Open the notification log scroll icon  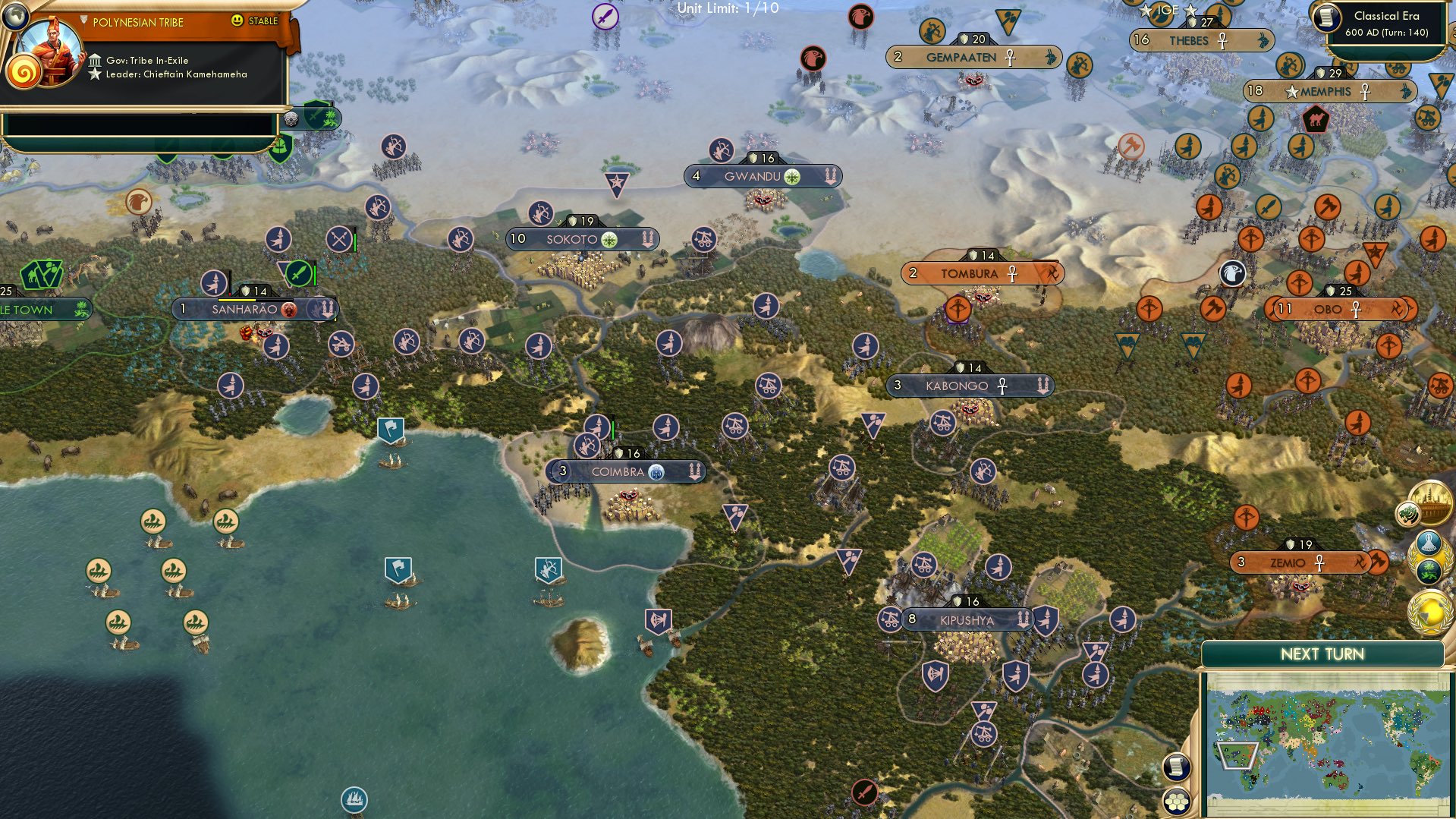pos(1175,767)
